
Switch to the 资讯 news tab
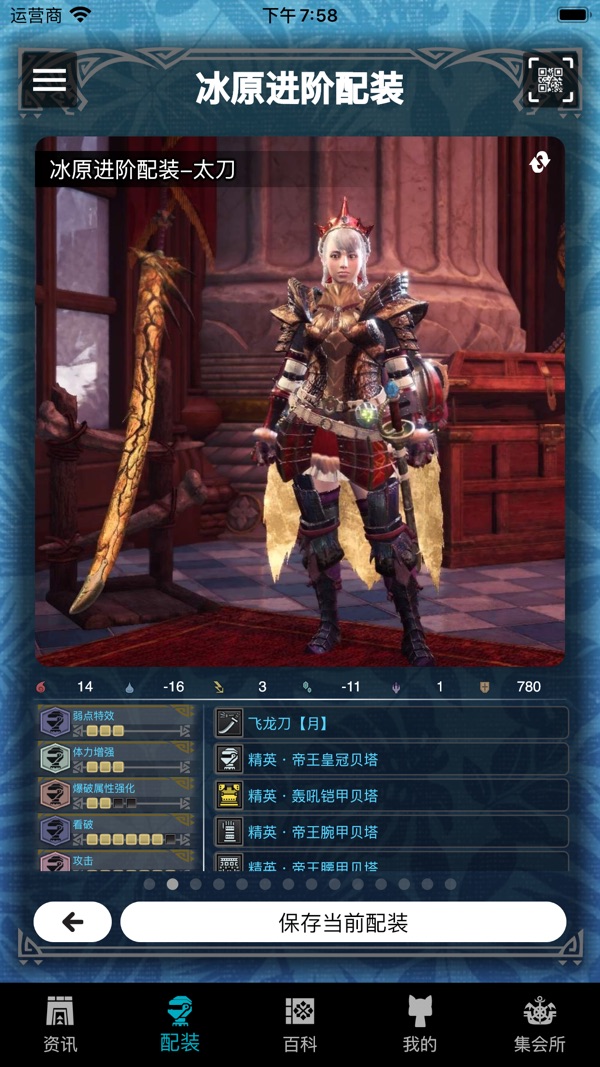60,1025
